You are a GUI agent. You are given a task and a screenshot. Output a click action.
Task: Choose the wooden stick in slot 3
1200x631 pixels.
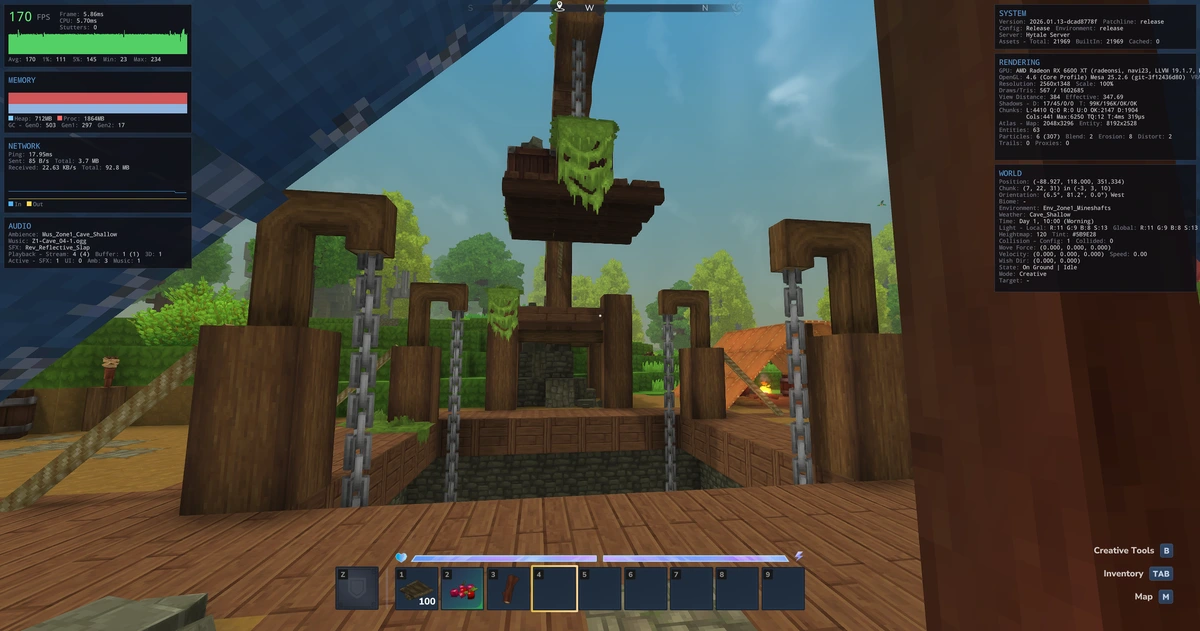(508, 589)
